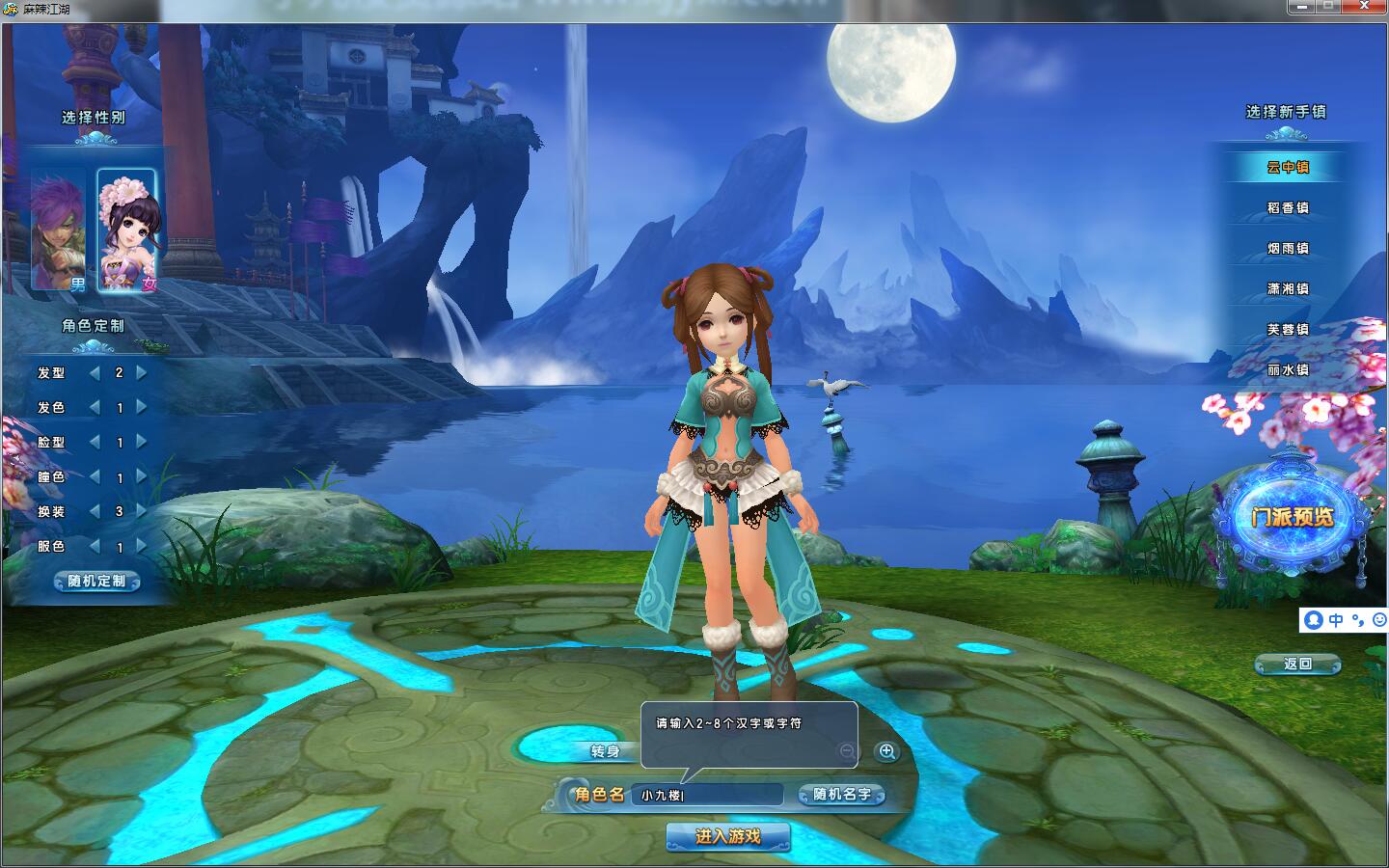Click next arrow for 服色 clothing color

coord(143,546)
